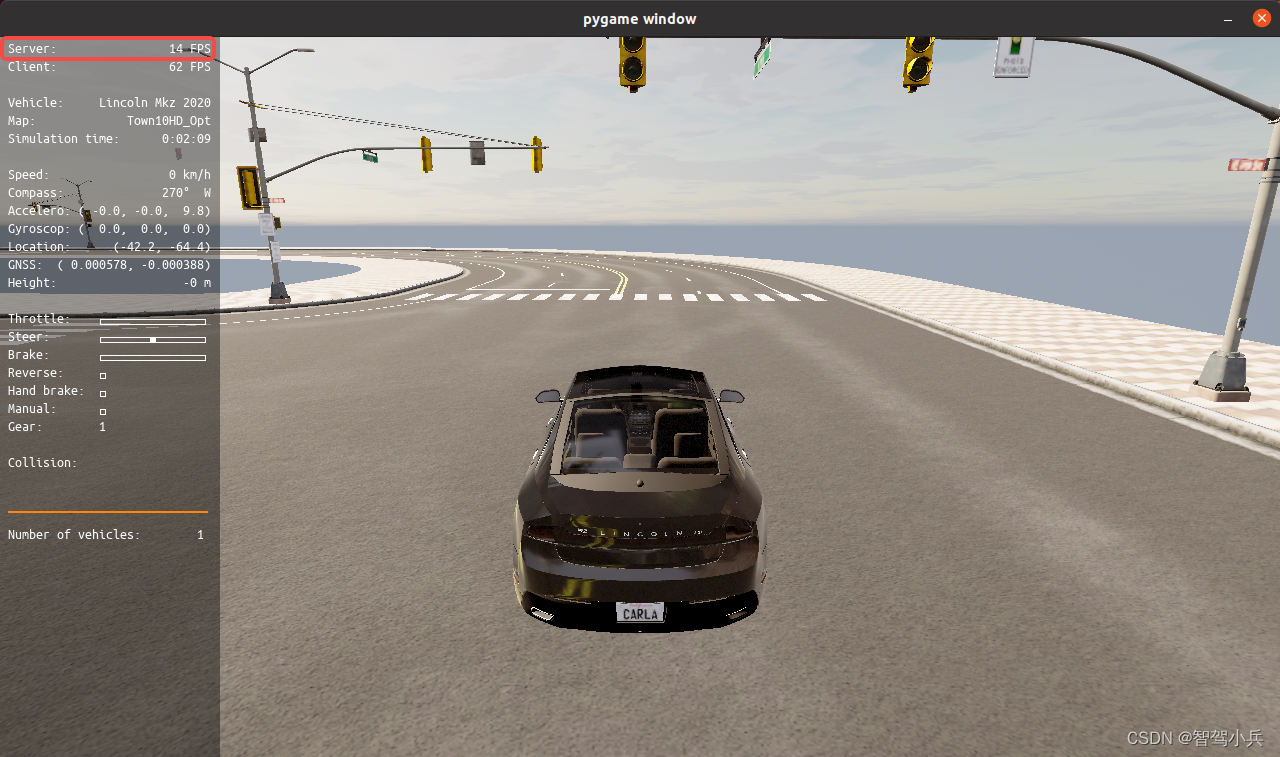Minimize the pygame window
This screenshot has width=1280, height=757.
pos(1229,19)
